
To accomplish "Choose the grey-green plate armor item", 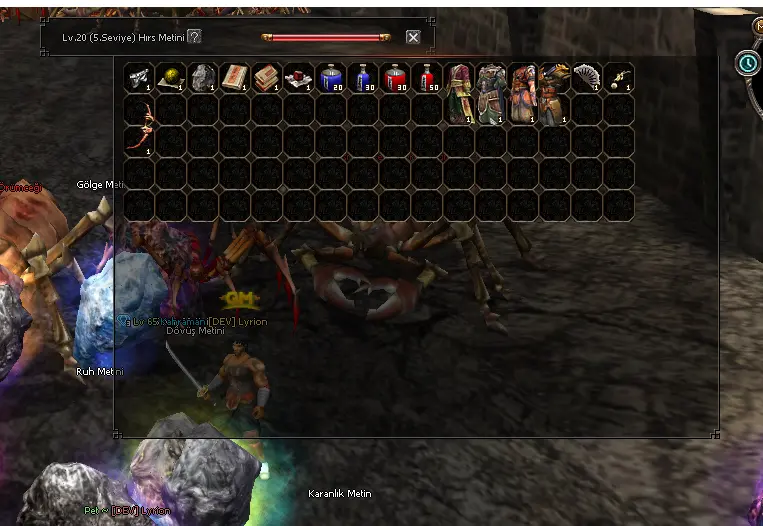I will click(491, 92).
